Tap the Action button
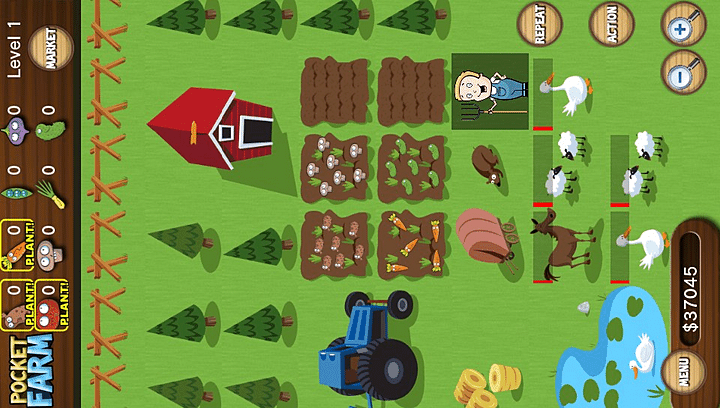 click(x=611, y=24)
